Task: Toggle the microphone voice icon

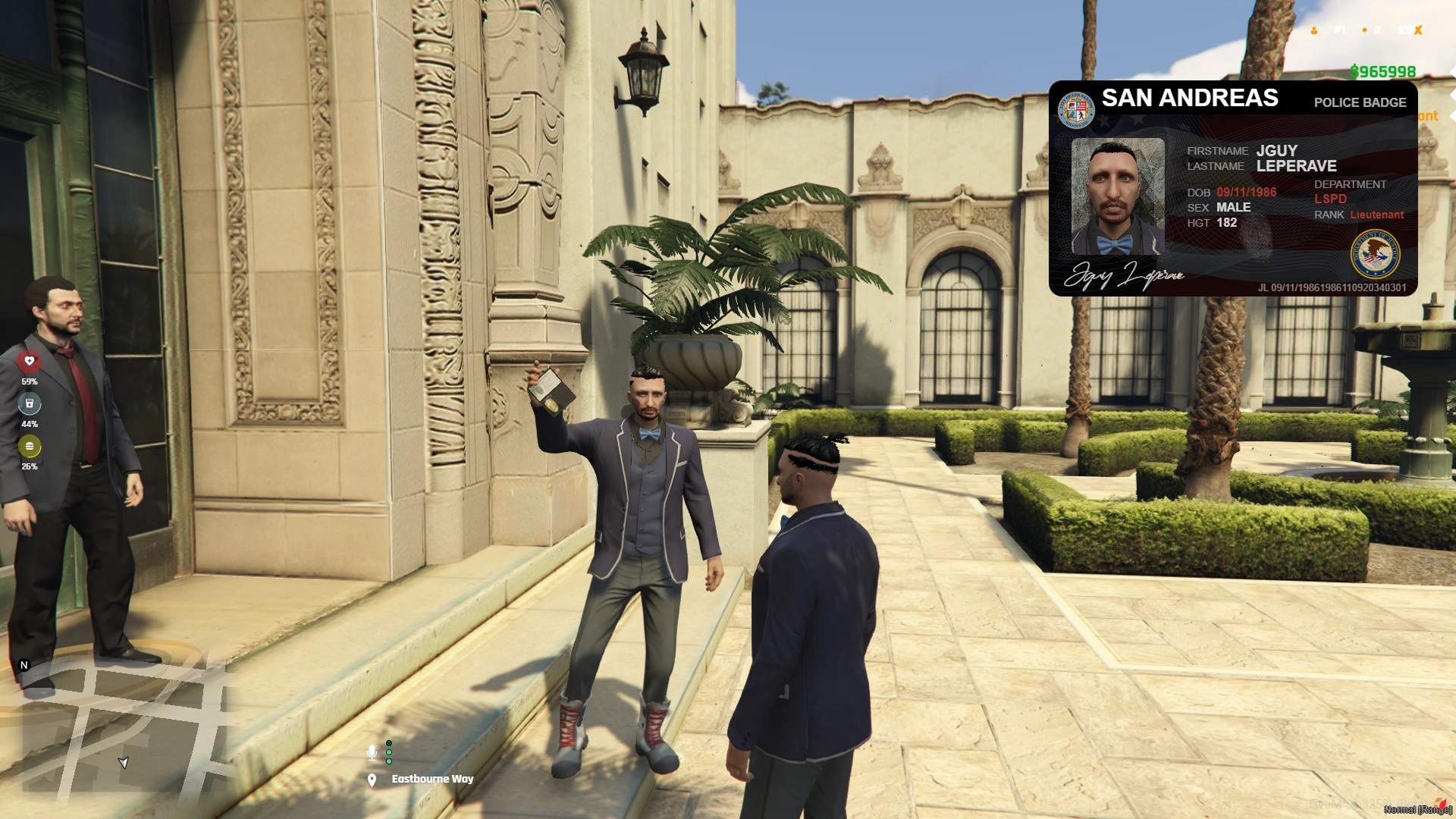Action: [x=372, y=752]
